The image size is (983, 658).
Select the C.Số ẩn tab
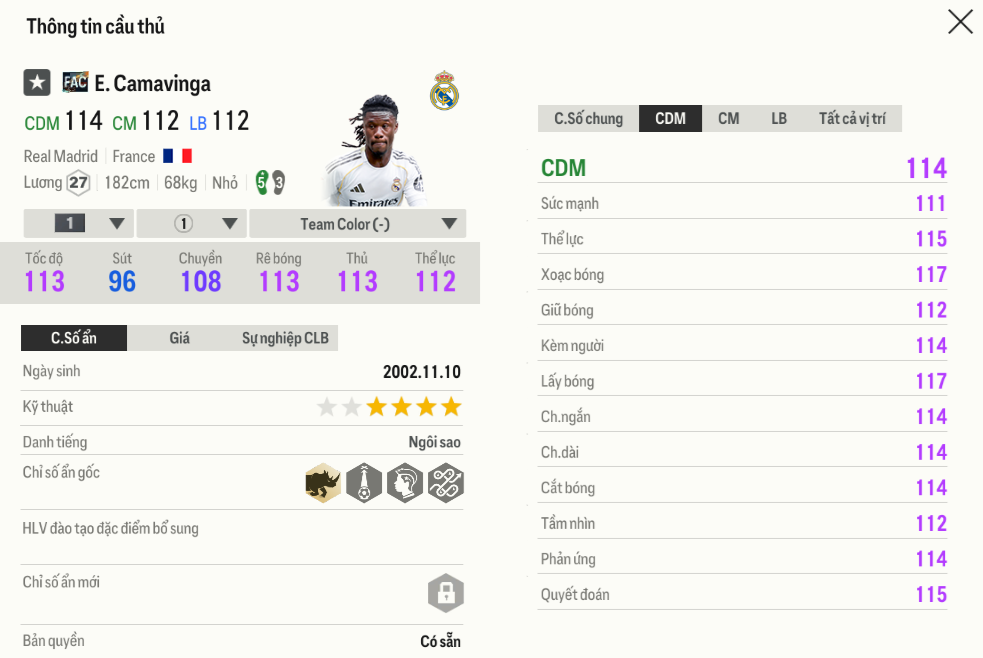click(74, 338)
